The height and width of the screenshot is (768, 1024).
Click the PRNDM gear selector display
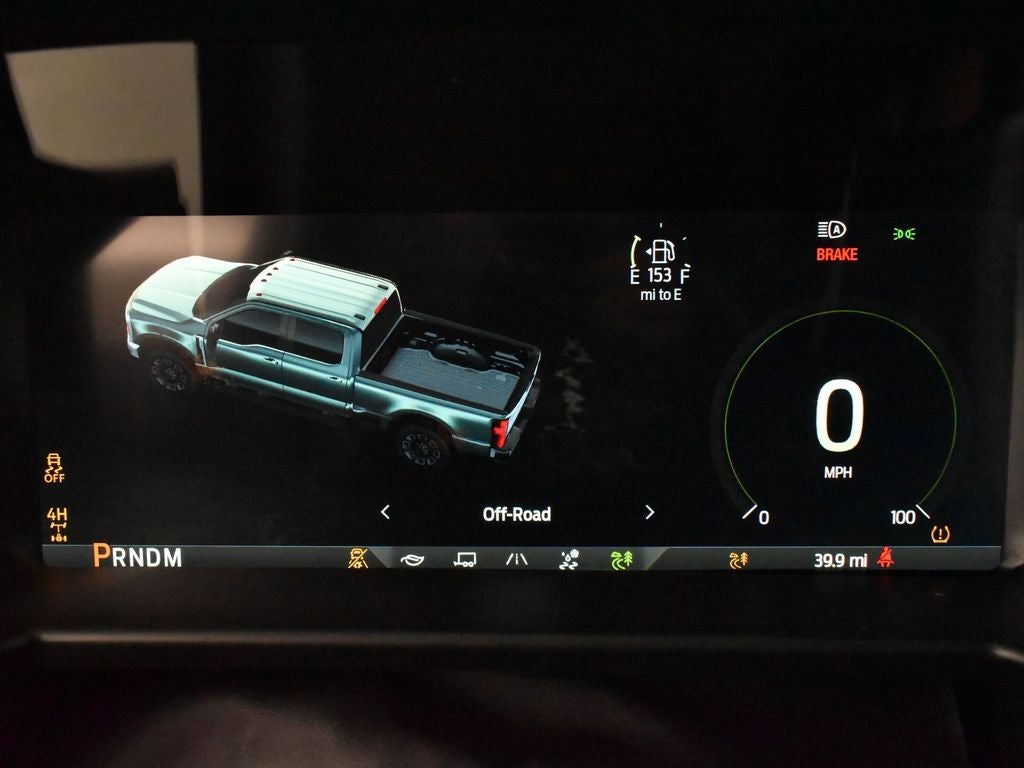coord(138,557)
